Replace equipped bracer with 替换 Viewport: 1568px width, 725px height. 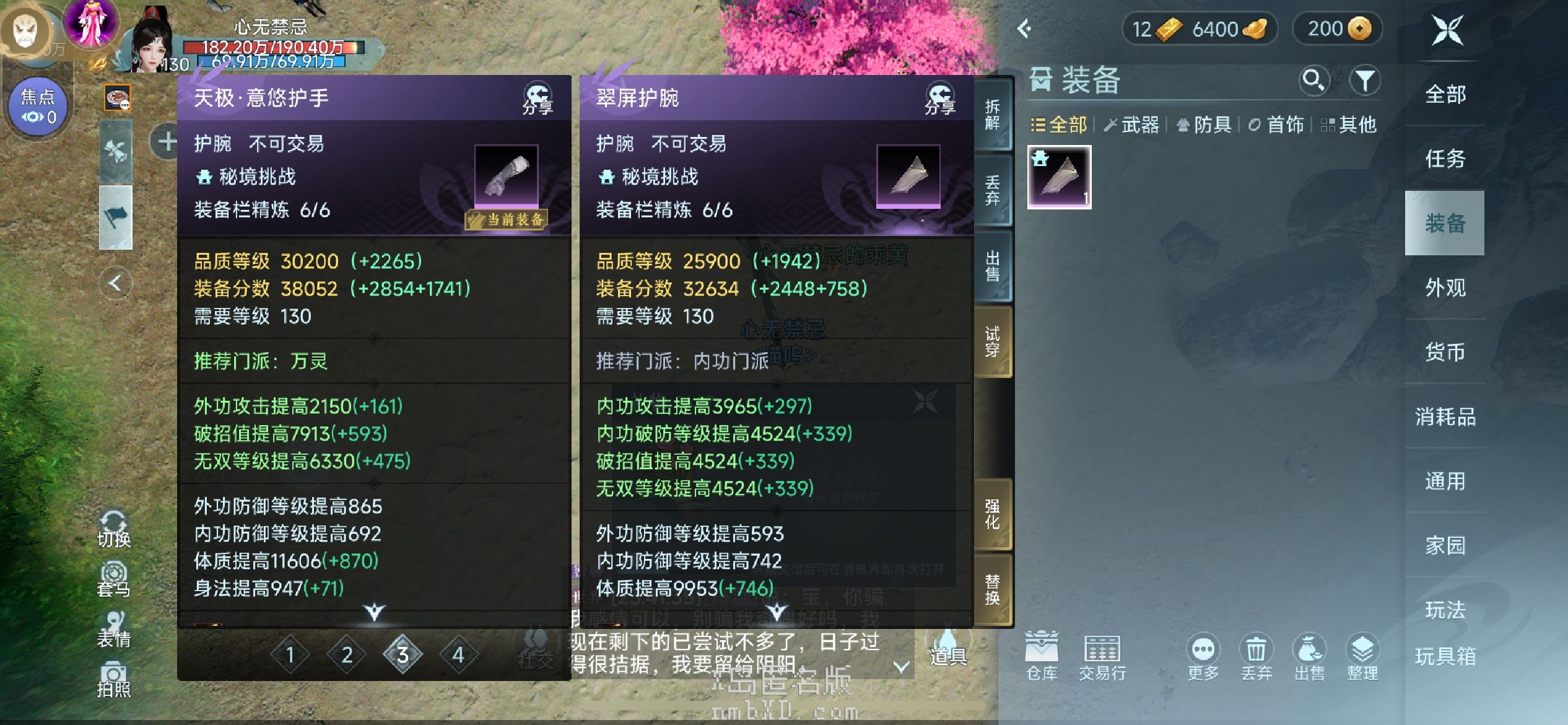click(x=992, y=589)
